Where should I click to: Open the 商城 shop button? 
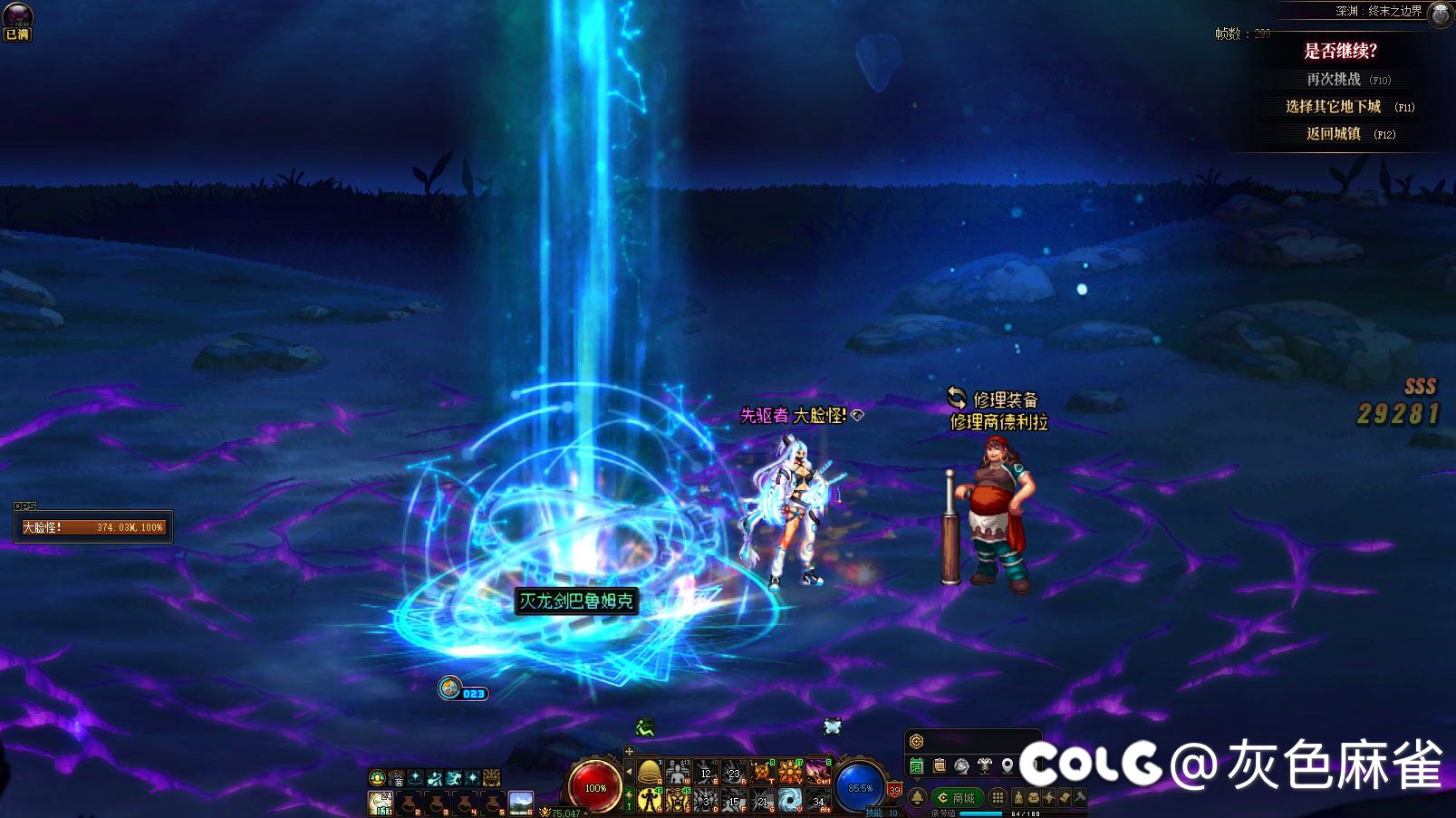(957, 798)
